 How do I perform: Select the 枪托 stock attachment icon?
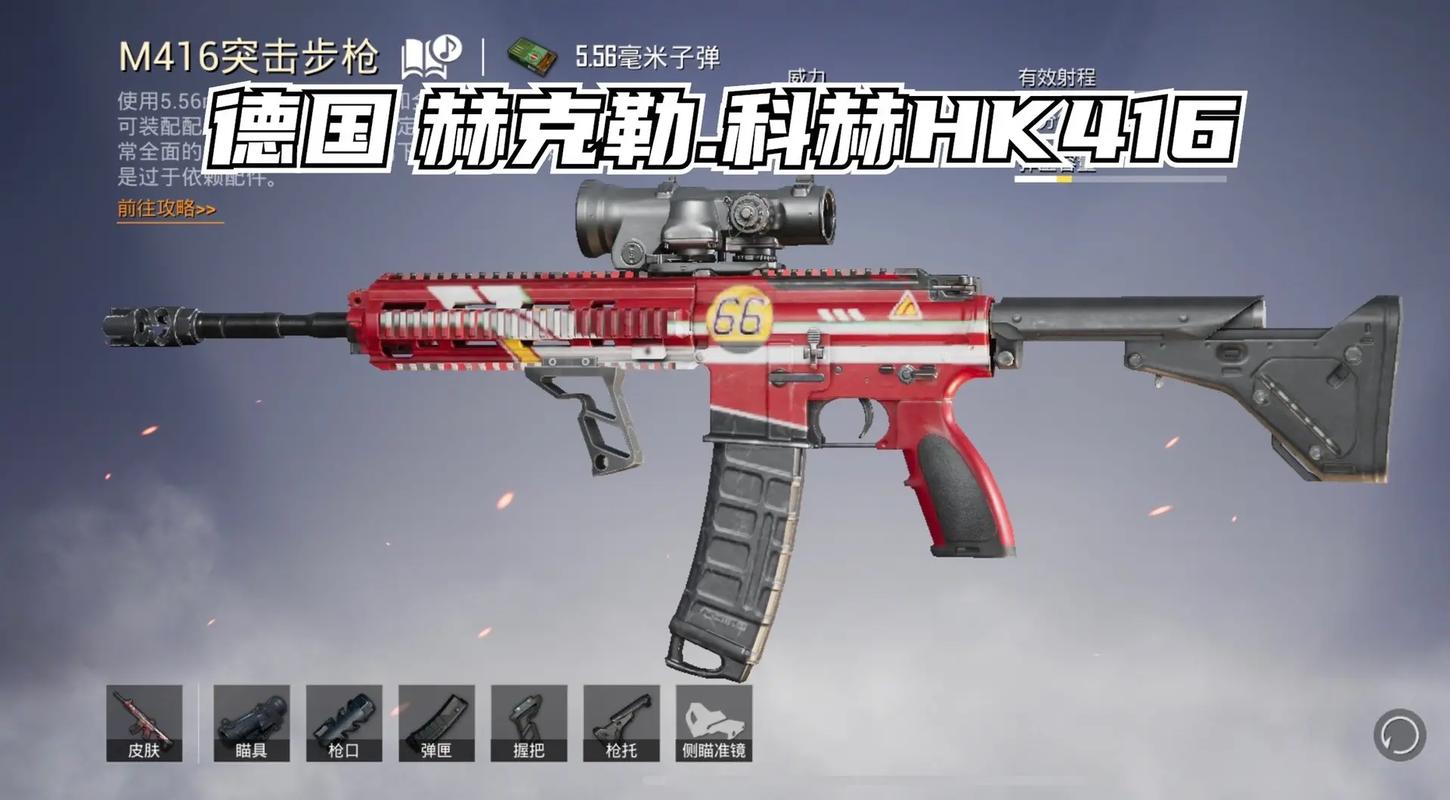[x=622, y=722]
